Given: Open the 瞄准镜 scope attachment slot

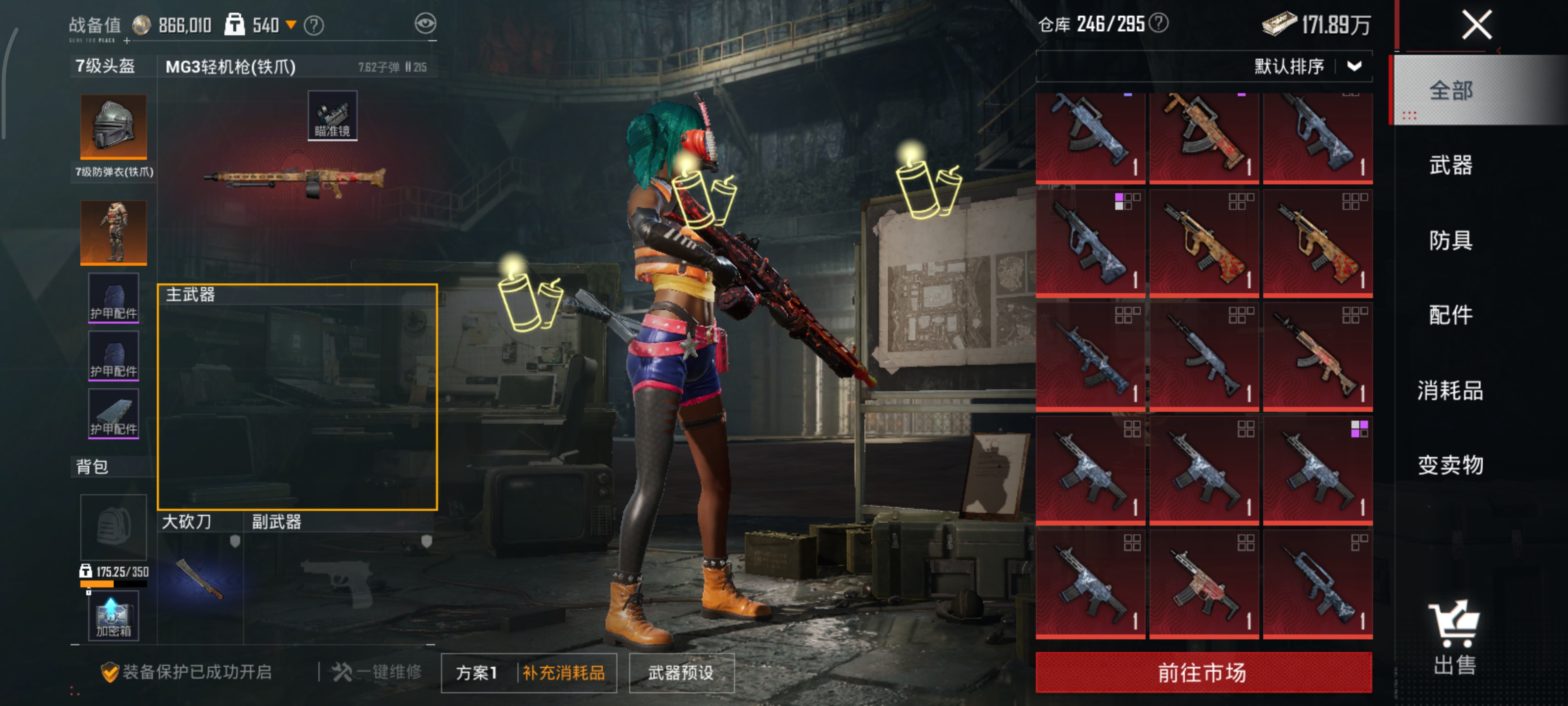Looking at the screenshot, I should tap(332, 116).
